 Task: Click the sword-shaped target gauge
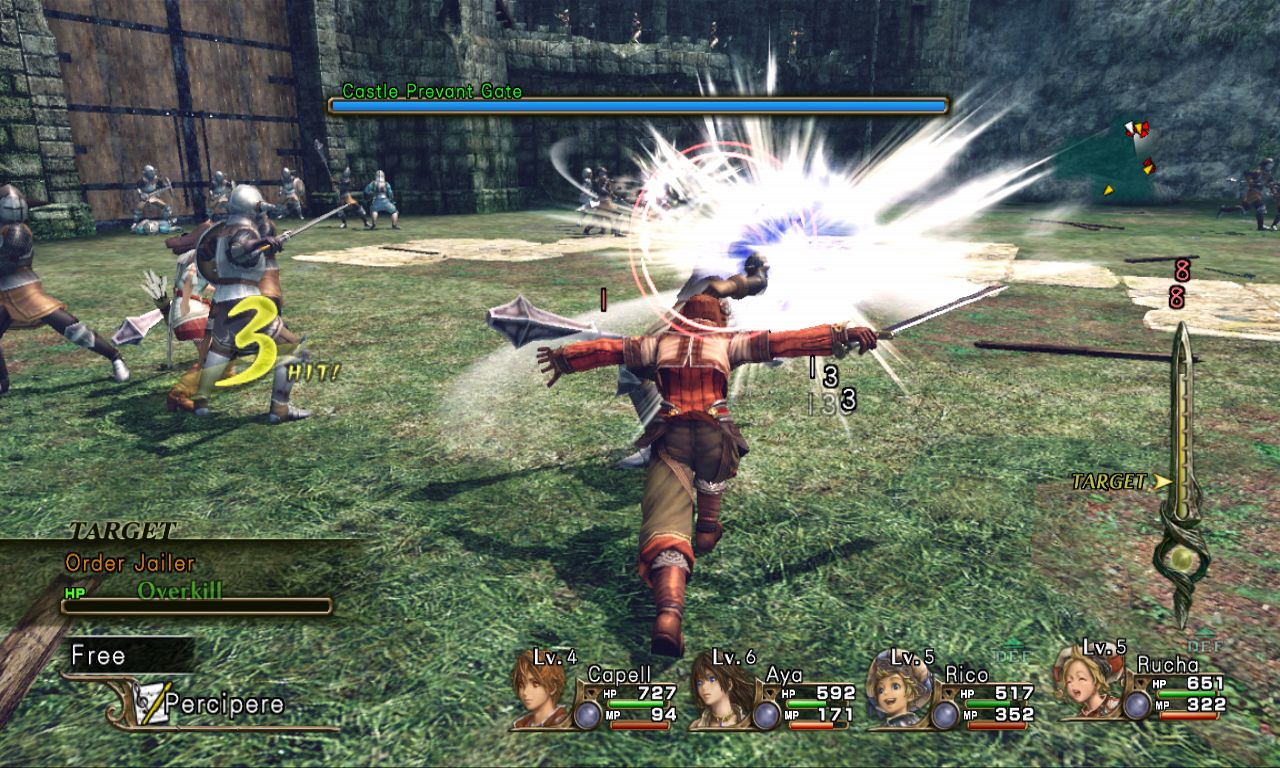[1183, 470]
